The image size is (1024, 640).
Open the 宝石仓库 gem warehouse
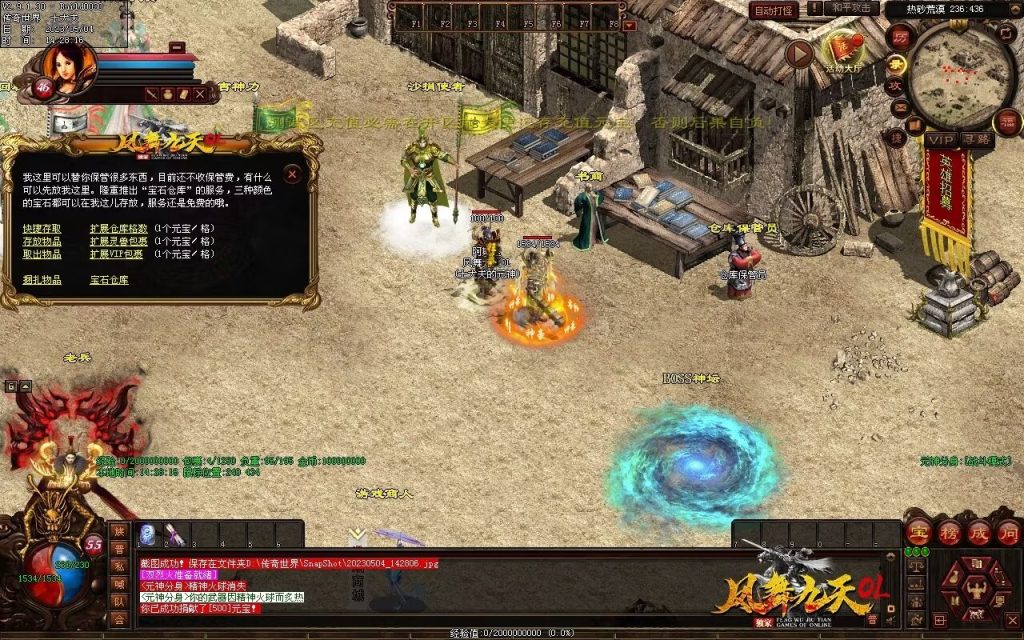(x=109, y=280)
